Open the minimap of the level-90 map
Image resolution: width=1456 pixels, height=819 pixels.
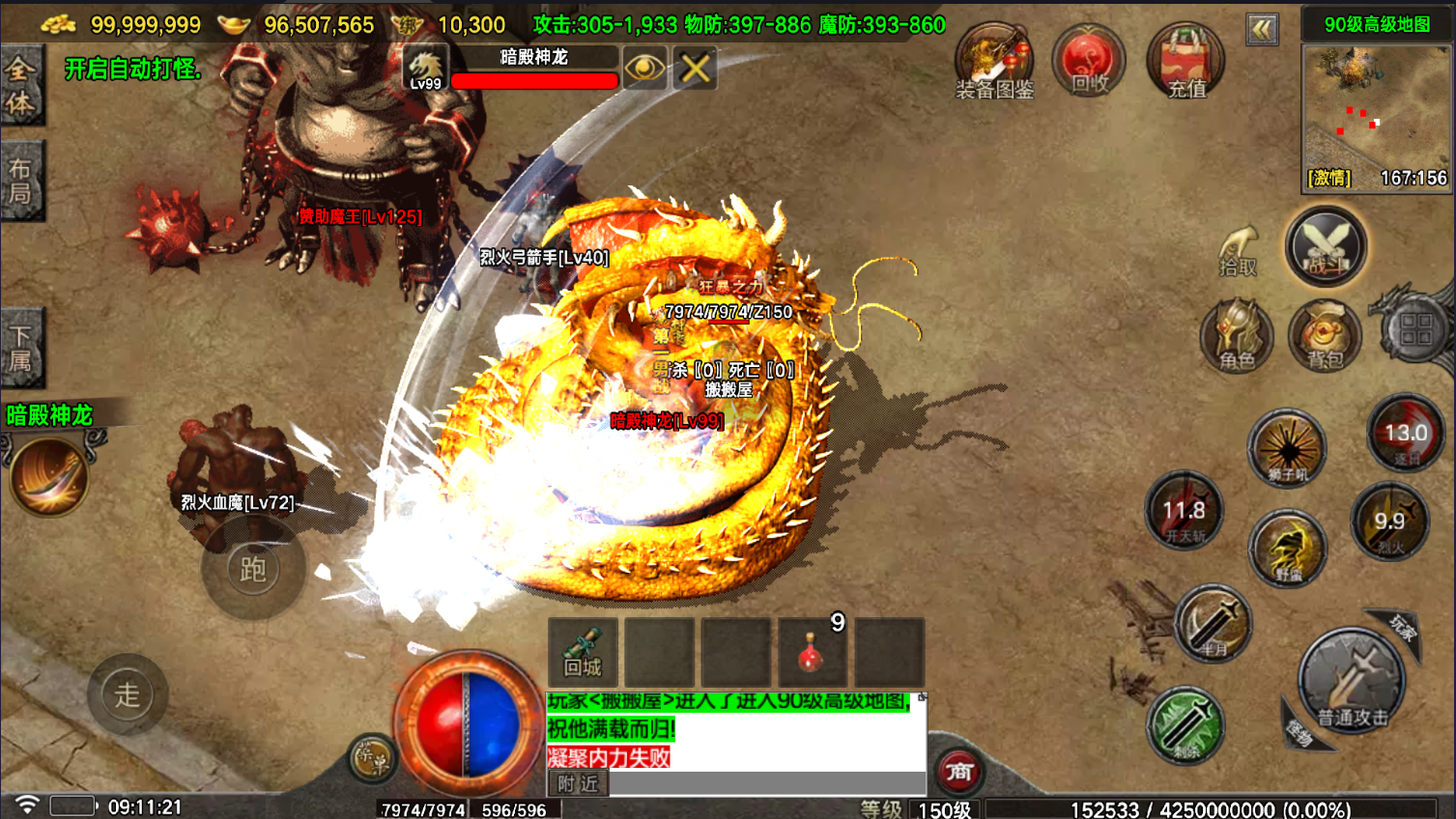(x=1376, y=108)
